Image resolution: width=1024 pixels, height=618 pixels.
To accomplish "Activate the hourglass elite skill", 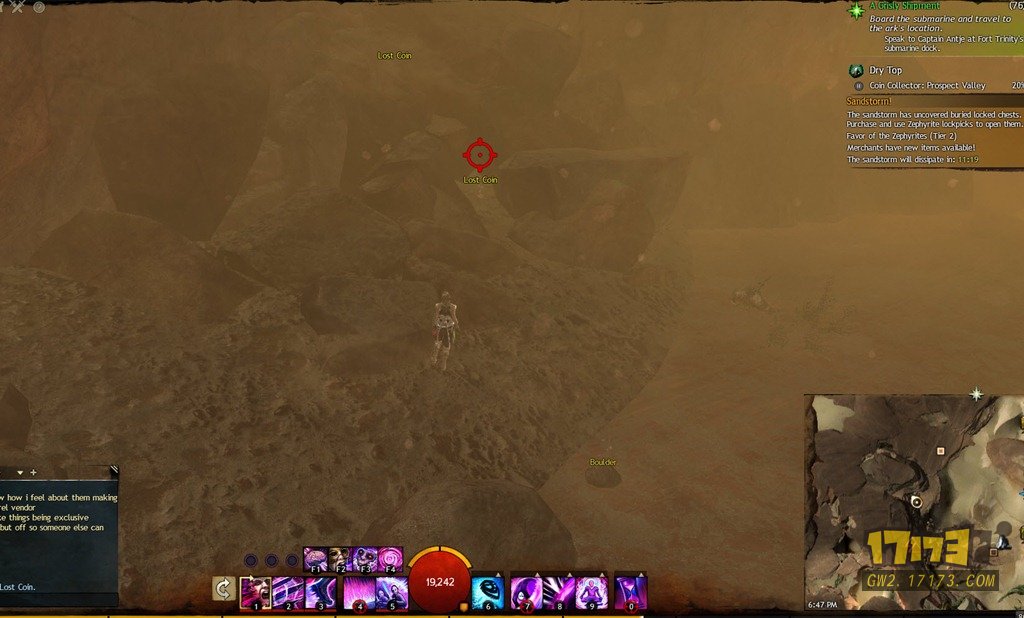I will (x=631, y=592).
